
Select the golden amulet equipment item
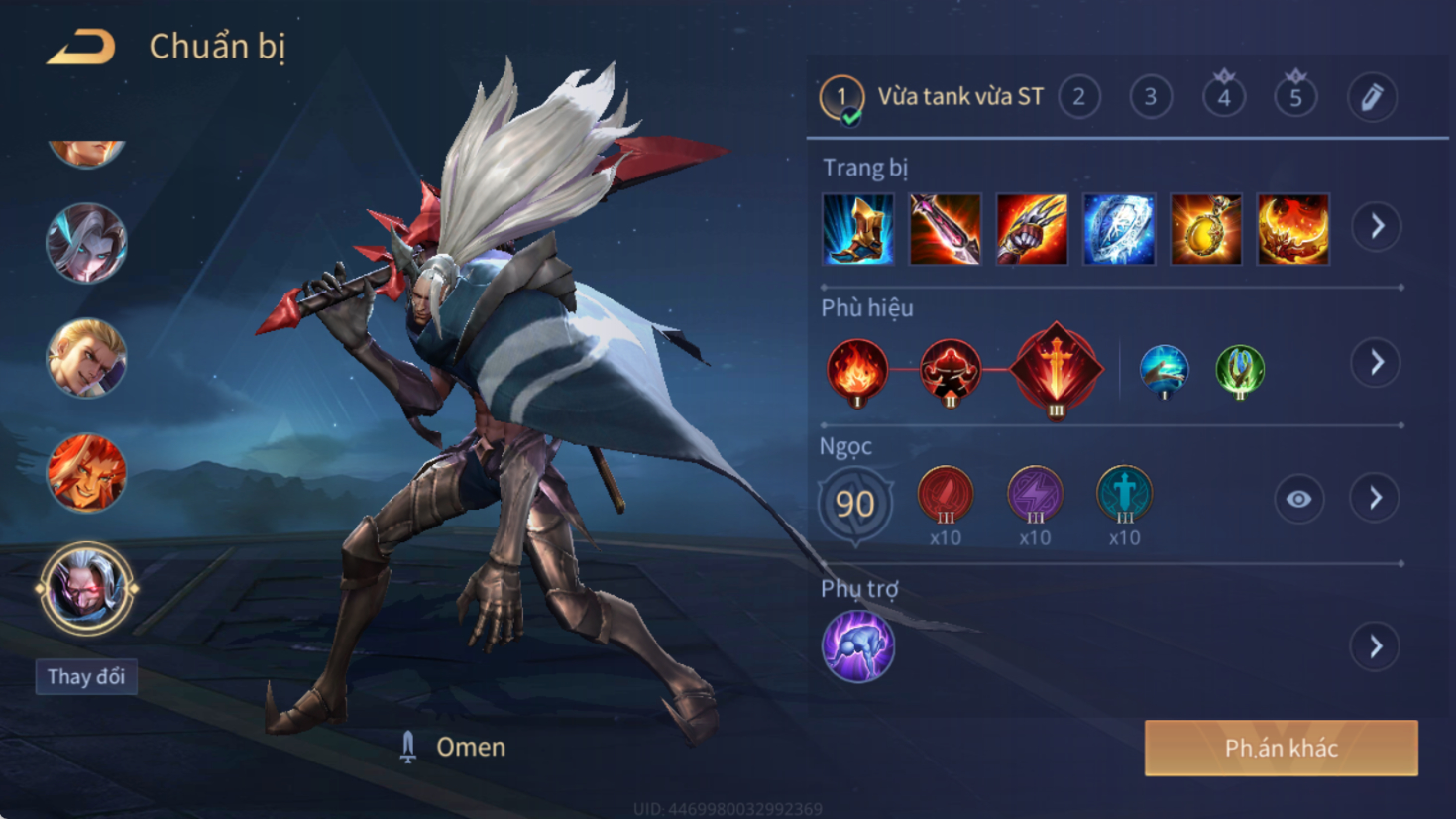click(1205, 230)
